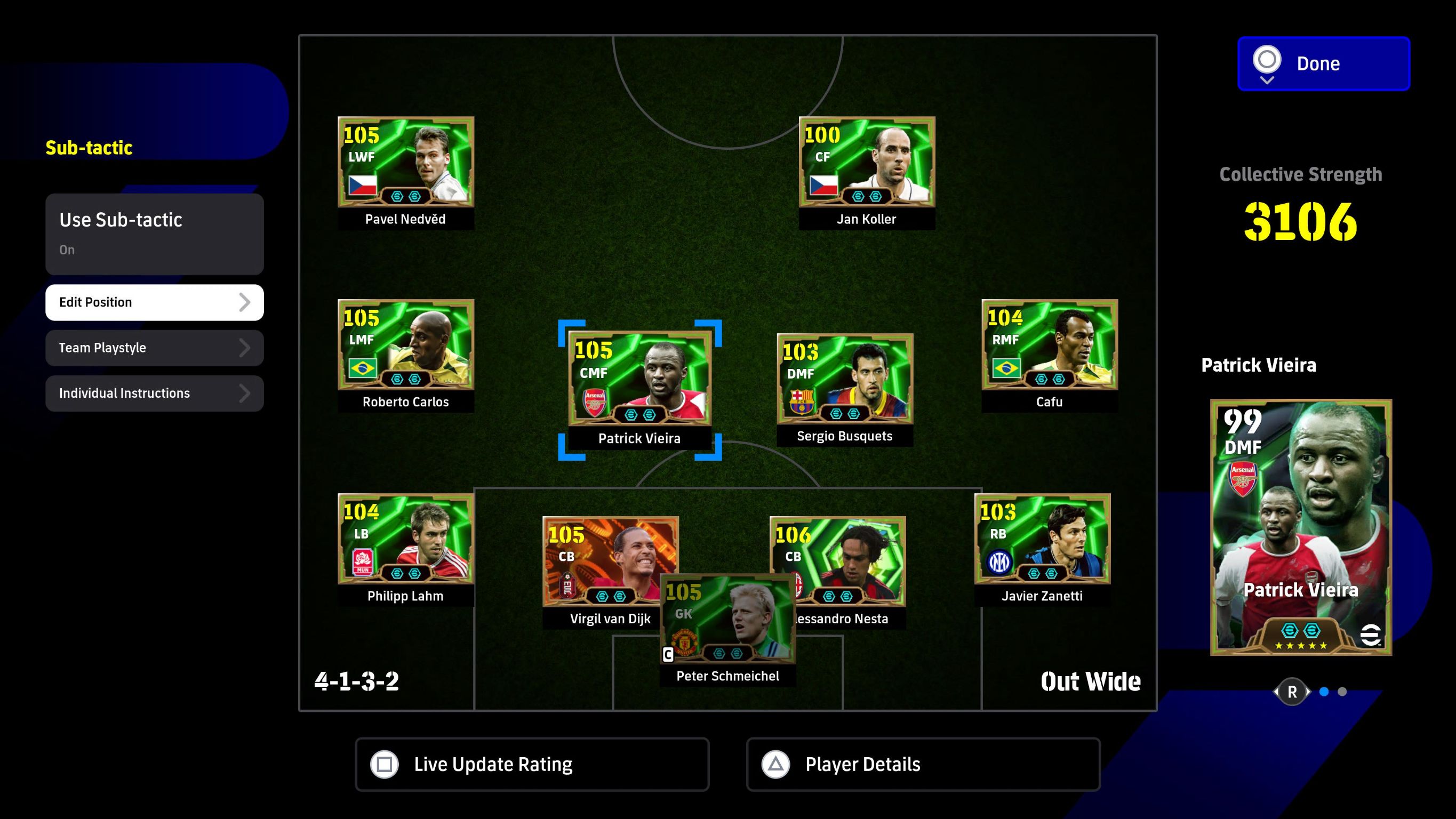Show the Live Update Rating

(532, 764)
